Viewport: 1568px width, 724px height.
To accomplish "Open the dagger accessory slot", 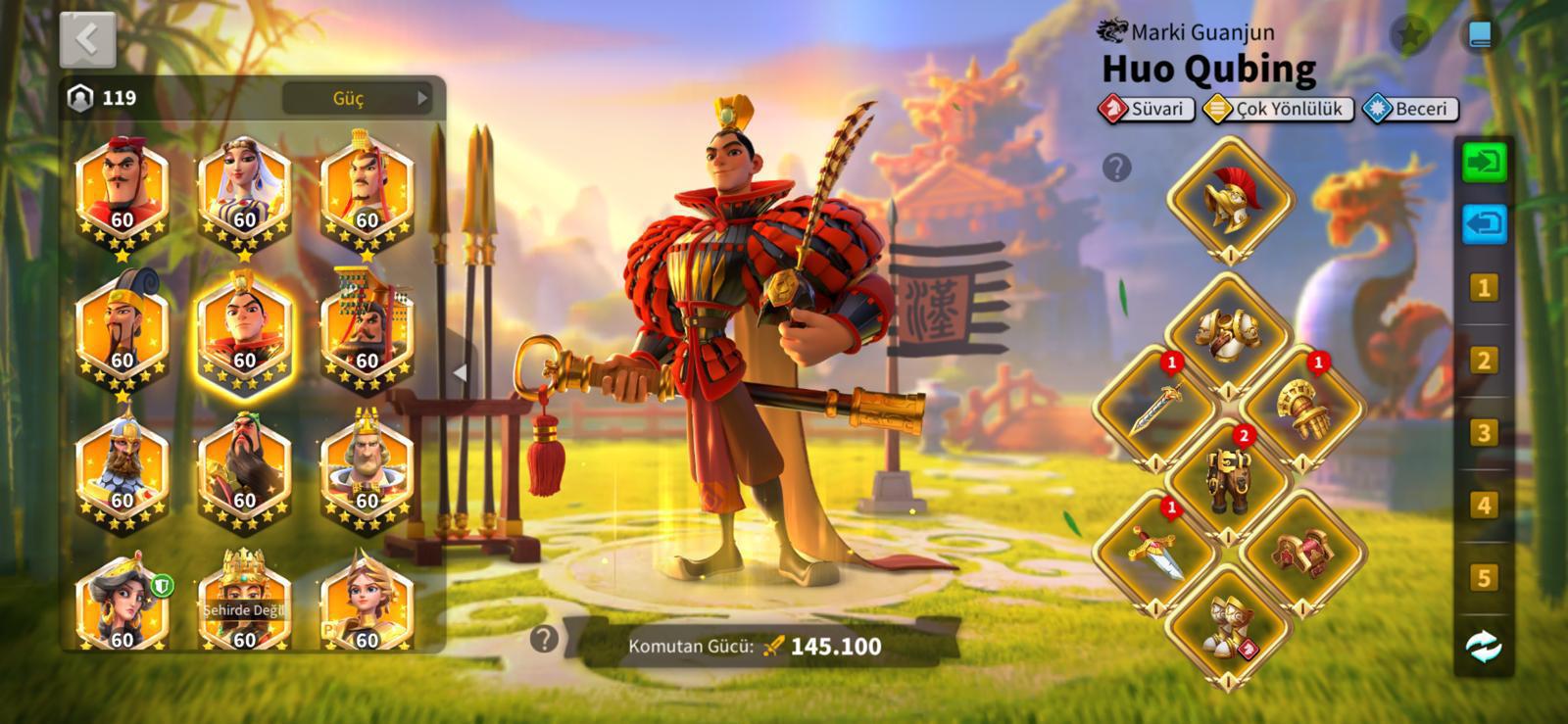I will [1154, 552].
